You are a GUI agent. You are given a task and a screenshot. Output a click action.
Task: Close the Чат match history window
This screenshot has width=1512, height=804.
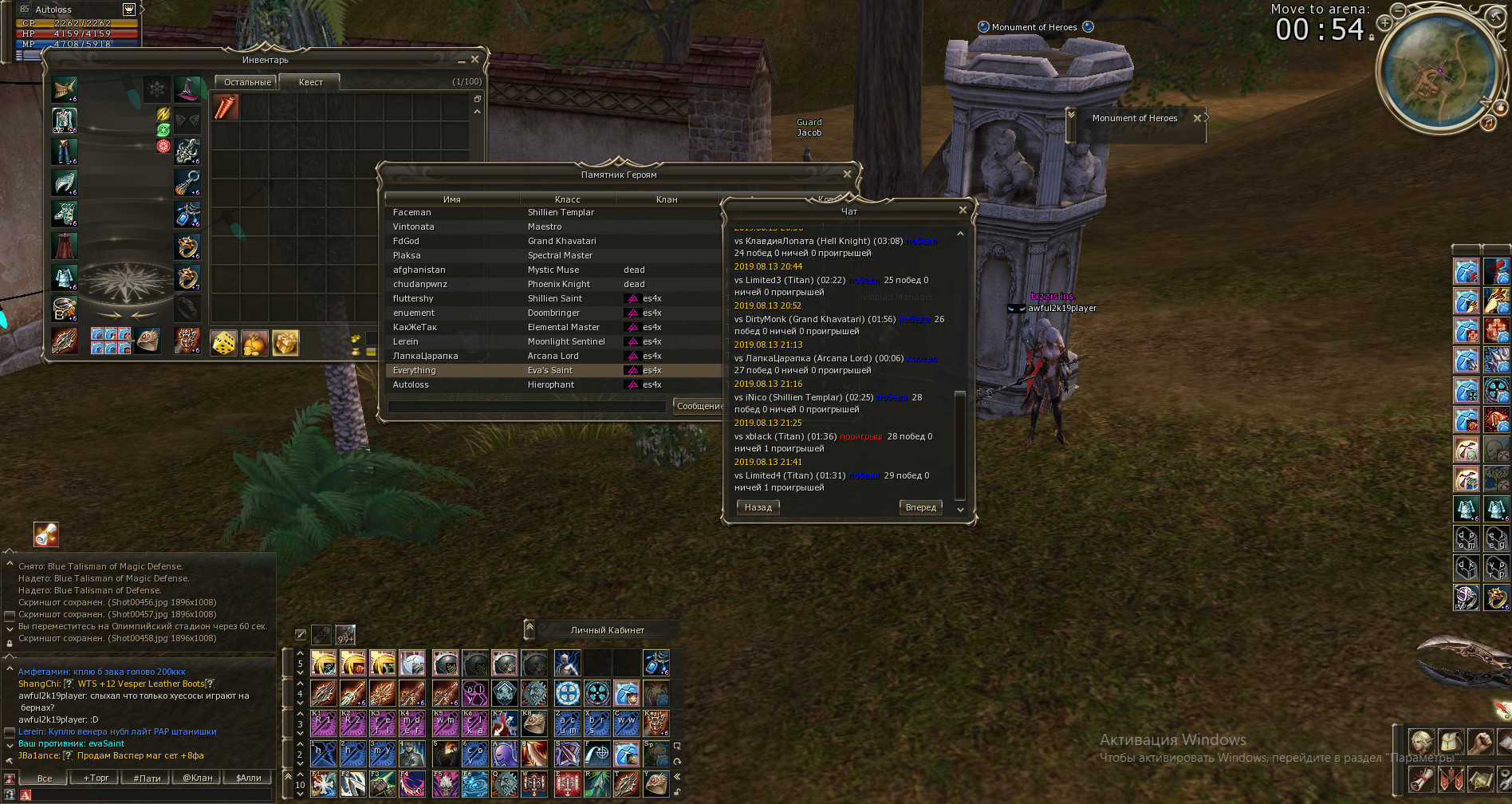click(x=963, y=211)
